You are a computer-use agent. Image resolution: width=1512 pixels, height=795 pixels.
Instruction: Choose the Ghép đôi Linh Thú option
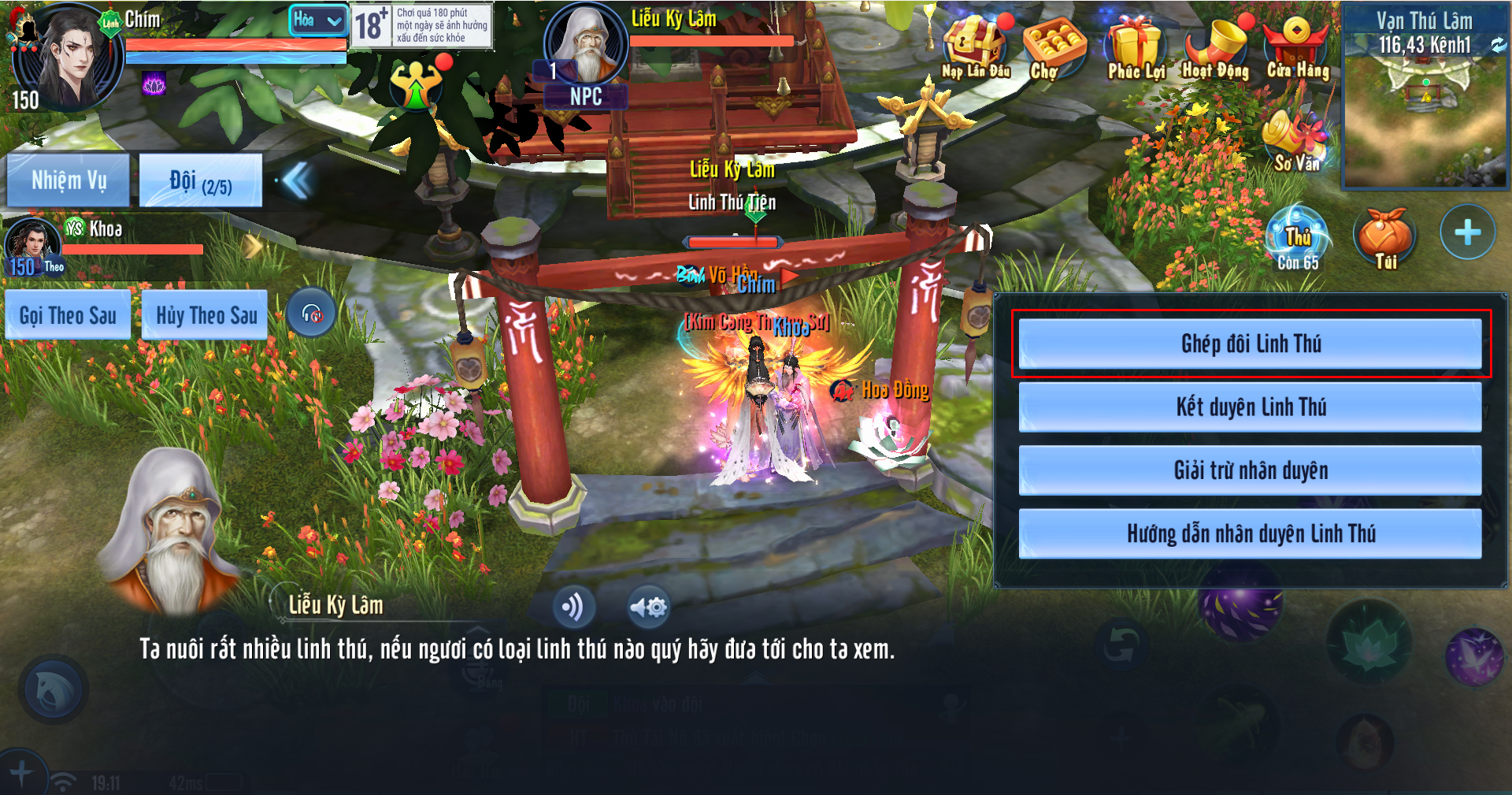coord(1250,344)
